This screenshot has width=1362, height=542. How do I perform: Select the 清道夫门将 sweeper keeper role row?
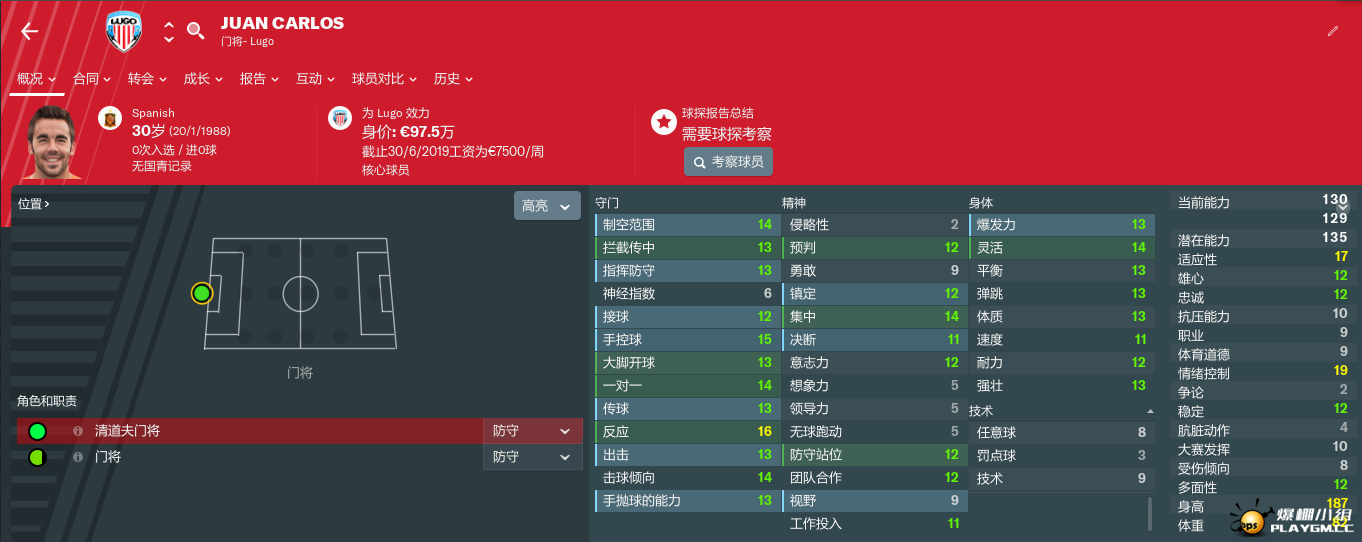pyautogui.click(x=250, y=431)
